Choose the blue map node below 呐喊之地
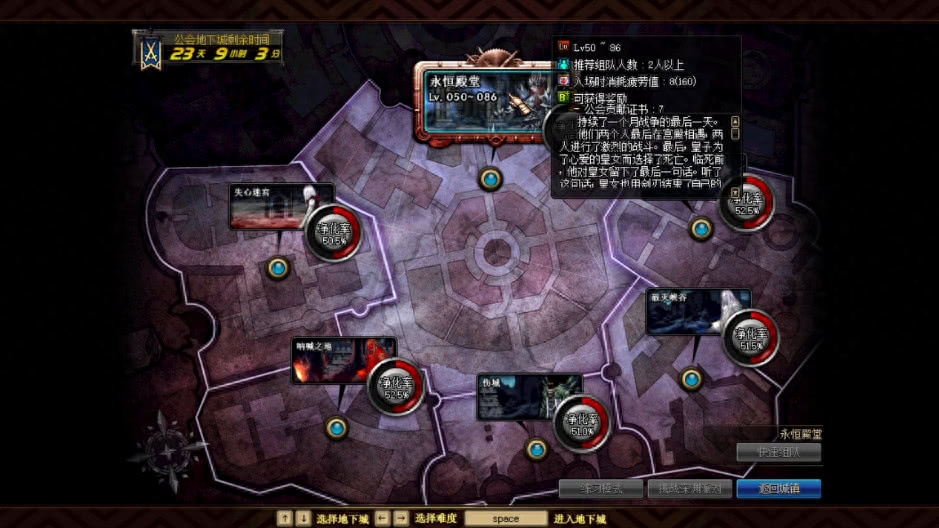Image resolution: width=939 pixels, height=528 pixels. coord(337,428)
